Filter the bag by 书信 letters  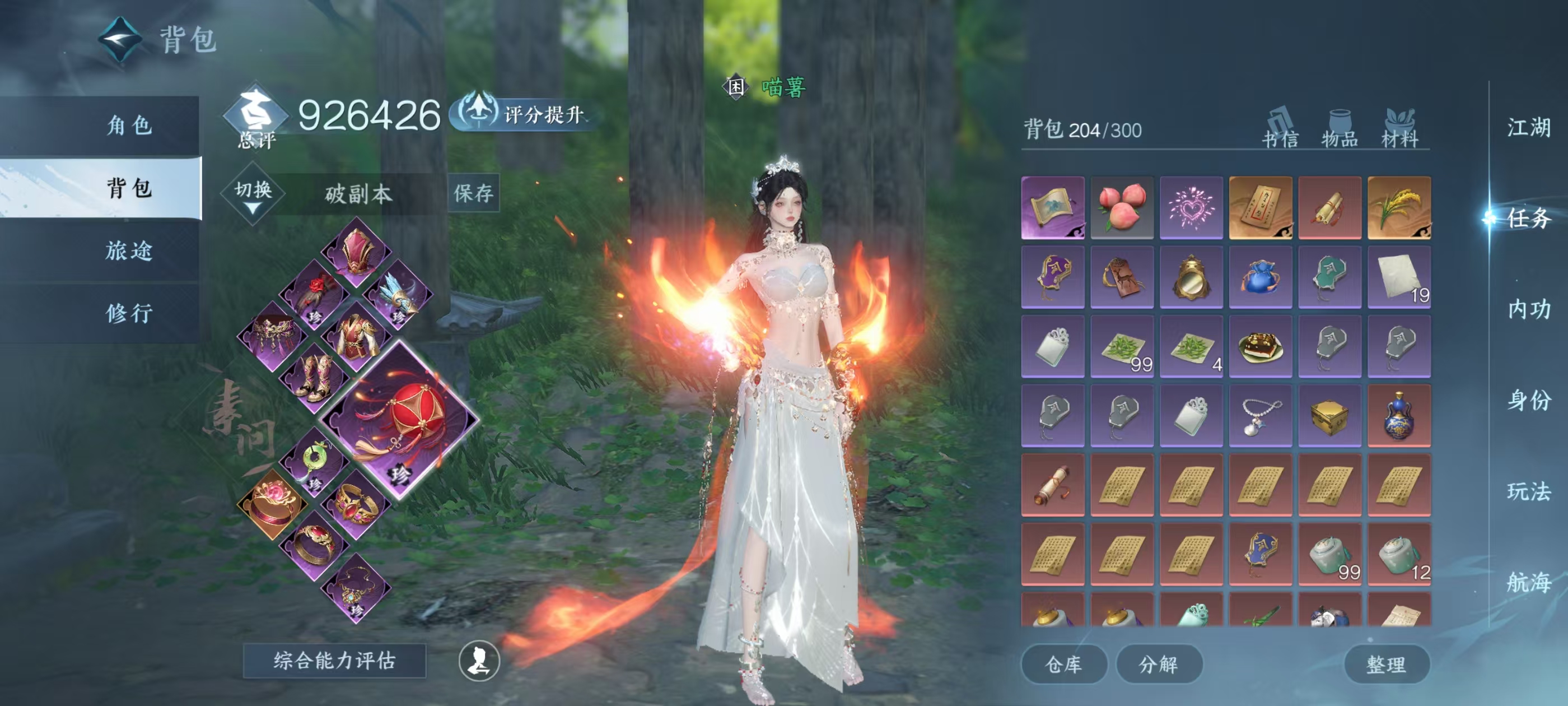tap(1280, 128)
